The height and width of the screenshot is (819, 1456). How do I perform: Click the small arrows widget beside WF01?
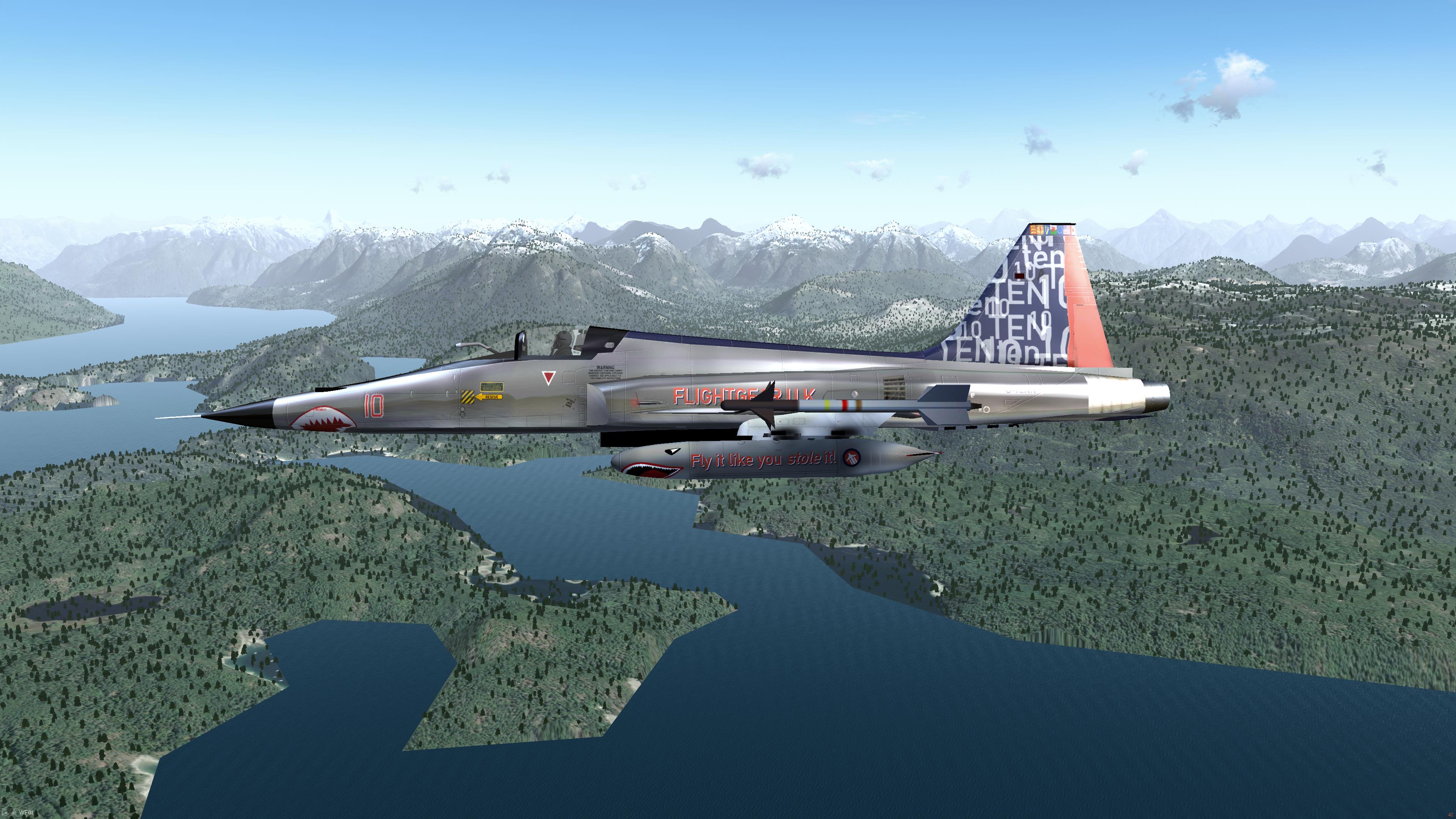[10, 813]
